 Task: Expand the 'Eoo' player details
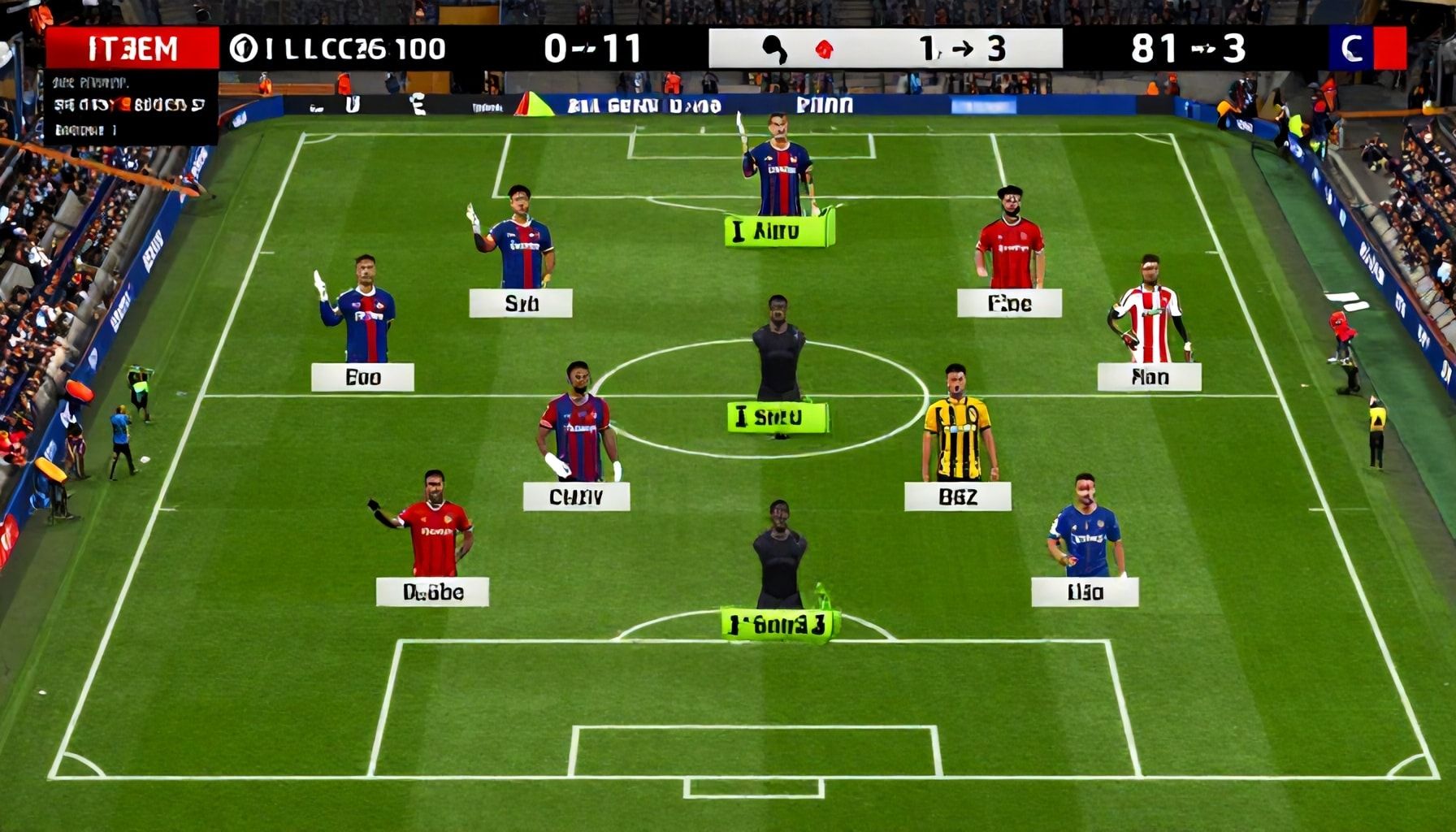[x=362, y=375]
